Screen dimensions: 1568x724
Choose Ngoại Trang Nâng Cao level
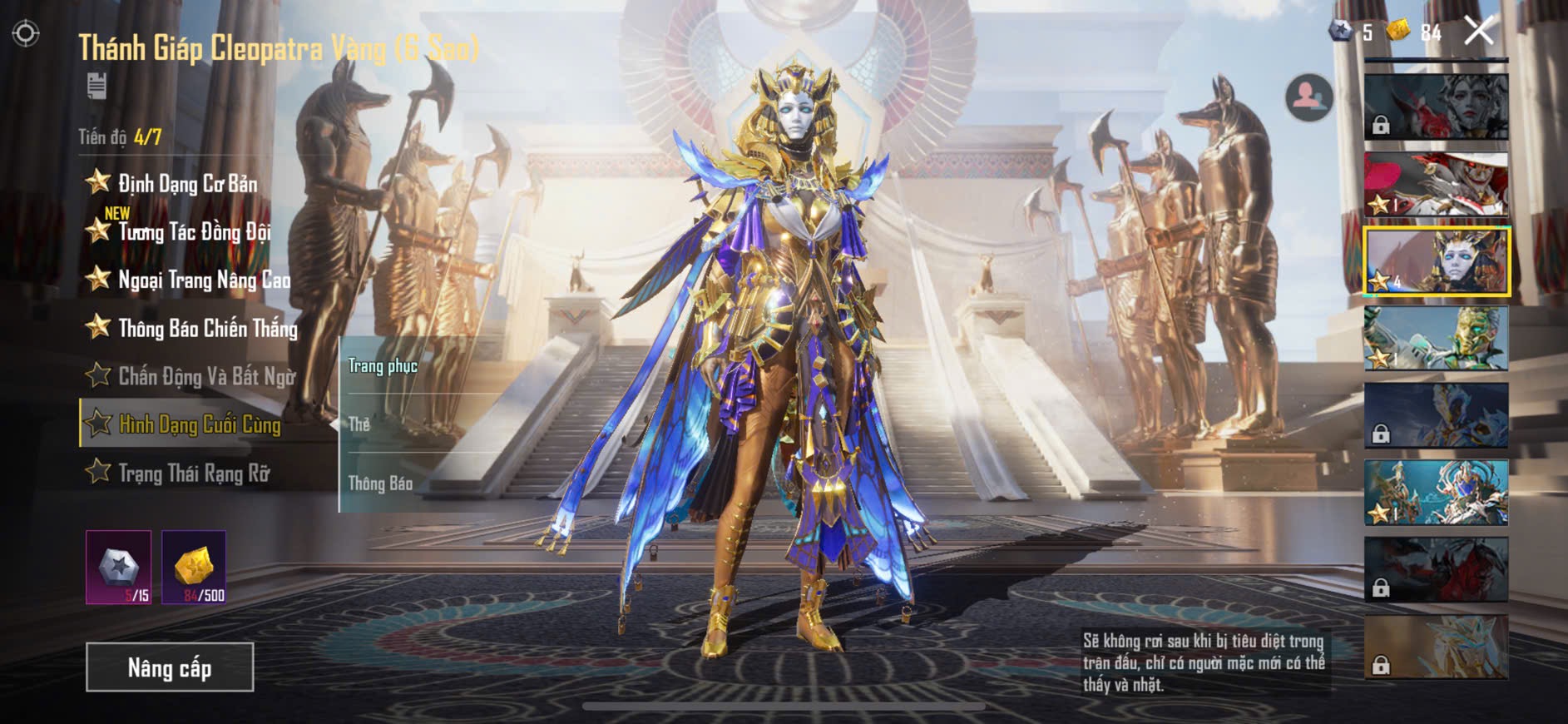point(203,280)
